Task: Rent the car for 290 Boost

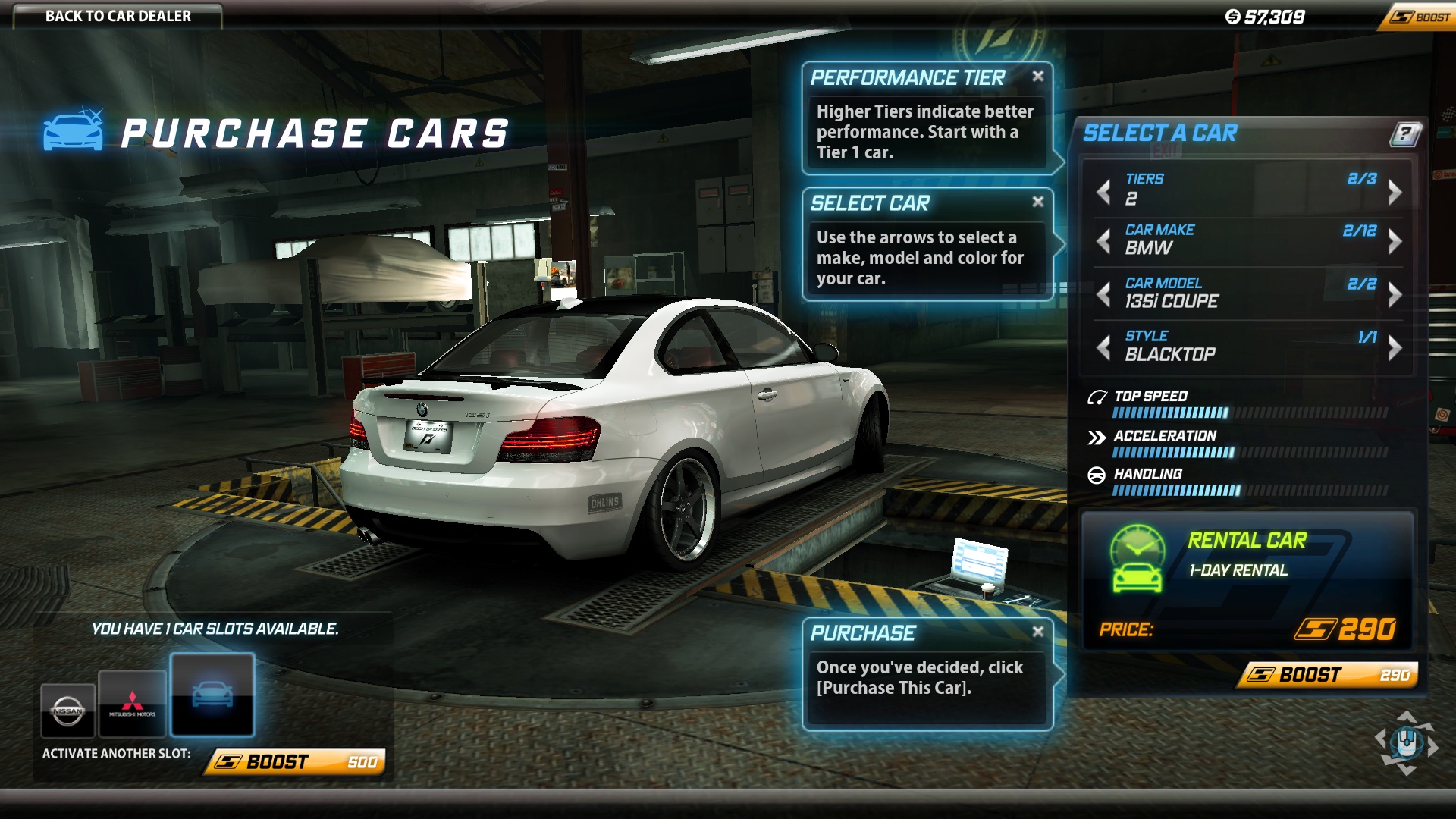Action: pyautogui.click(x=1329, y=675)
